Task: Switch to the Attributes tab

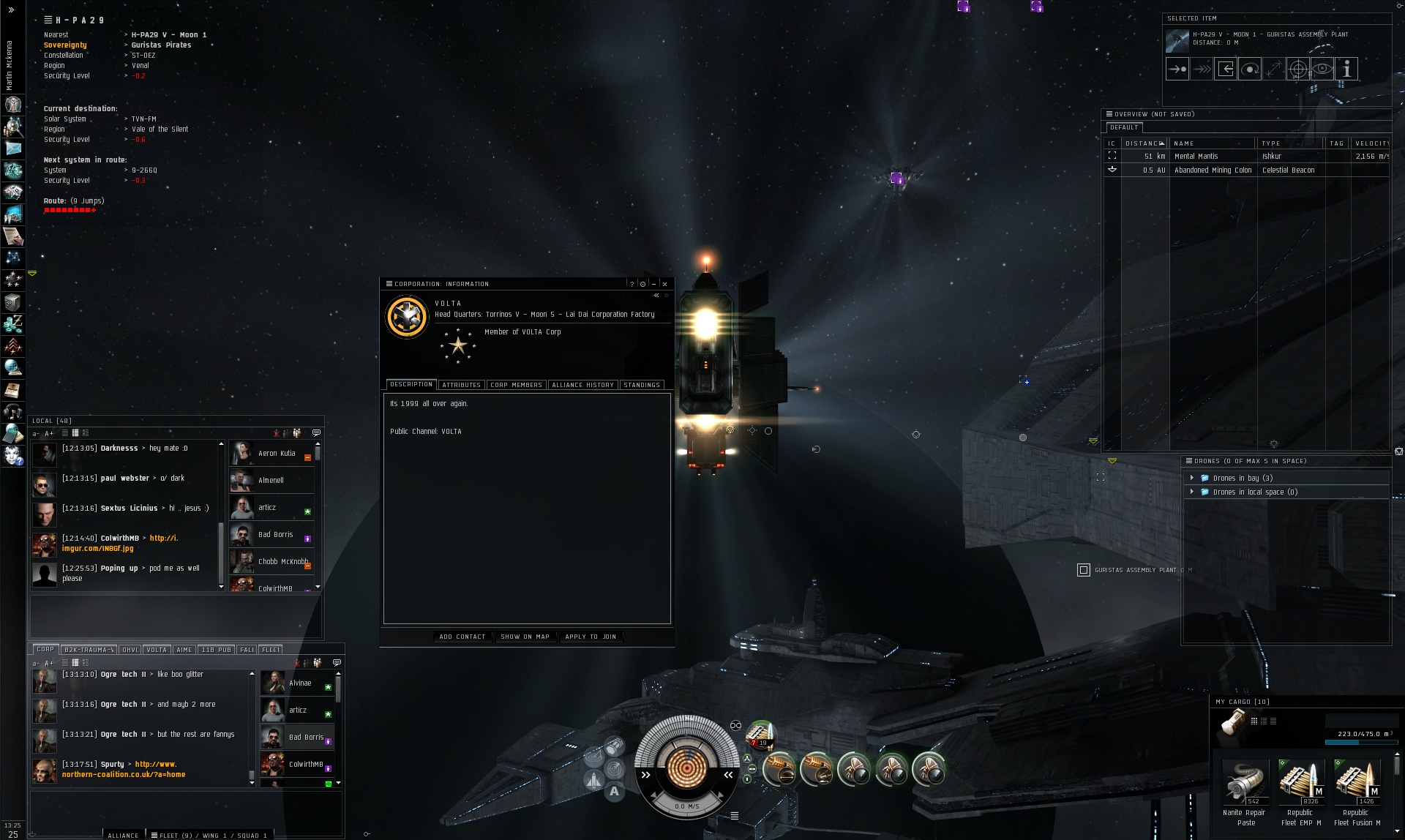Action: pos(461,385)
